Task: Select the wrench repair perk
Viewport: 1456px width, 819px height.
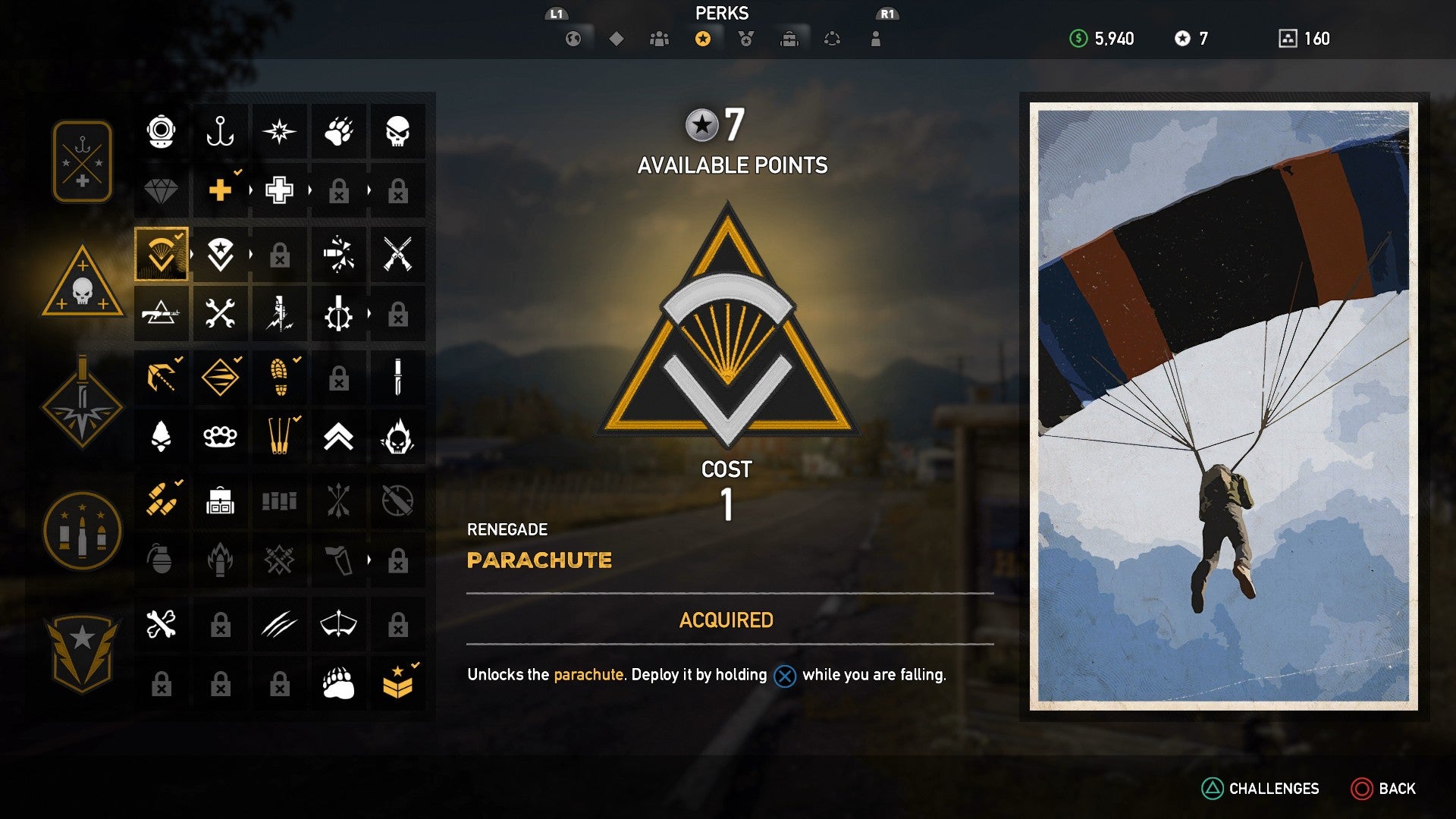Action: 220,313
